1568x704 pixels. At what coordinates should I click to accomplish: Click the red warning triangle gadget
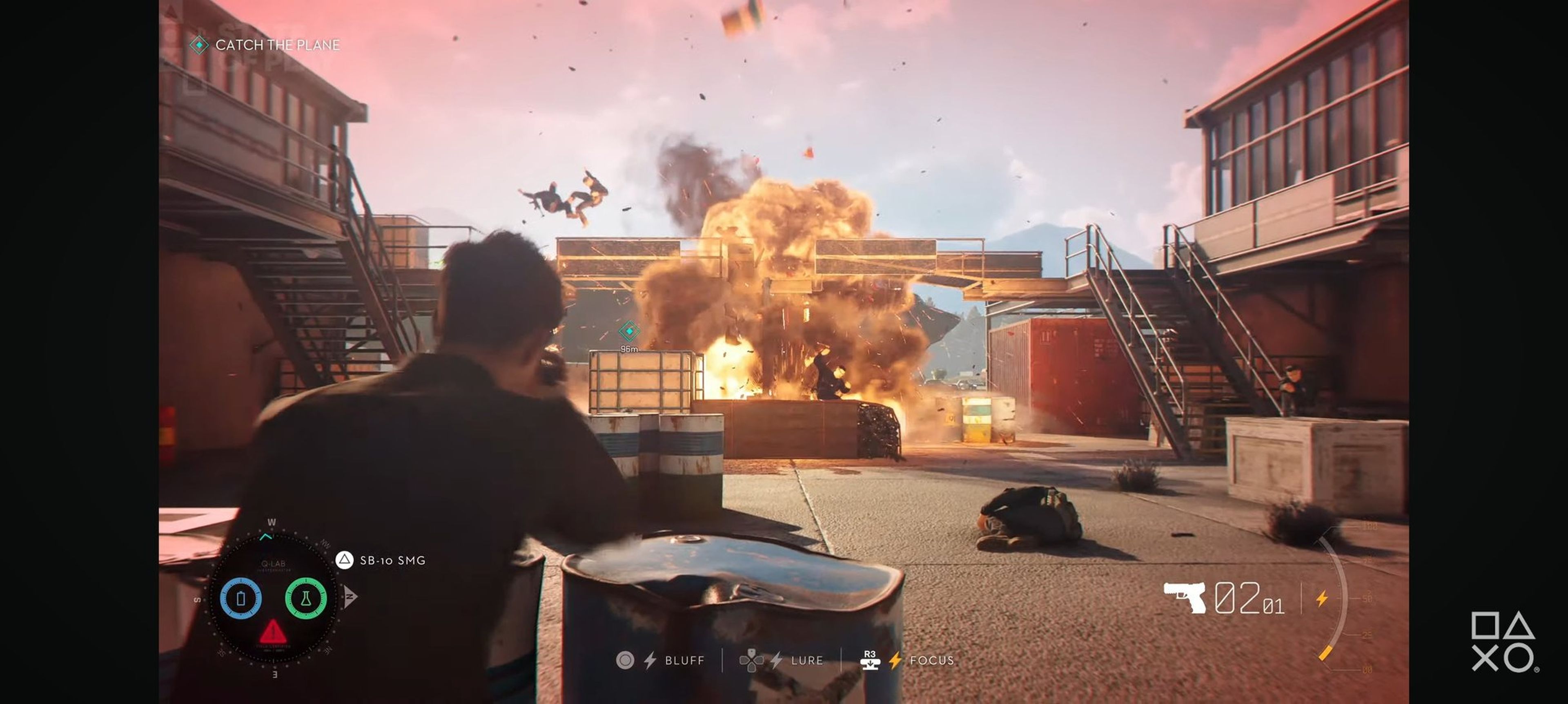(x=273, y=632)
